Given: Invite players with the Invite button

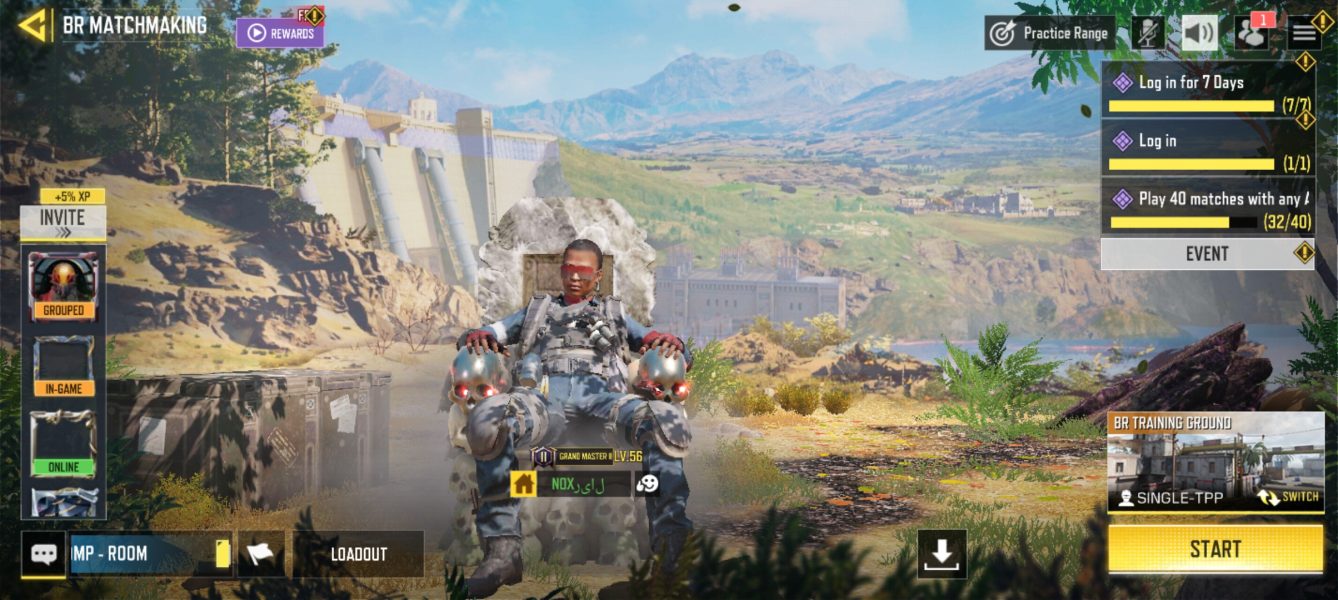Looking at the screenshot, I should tap(63, 222).
